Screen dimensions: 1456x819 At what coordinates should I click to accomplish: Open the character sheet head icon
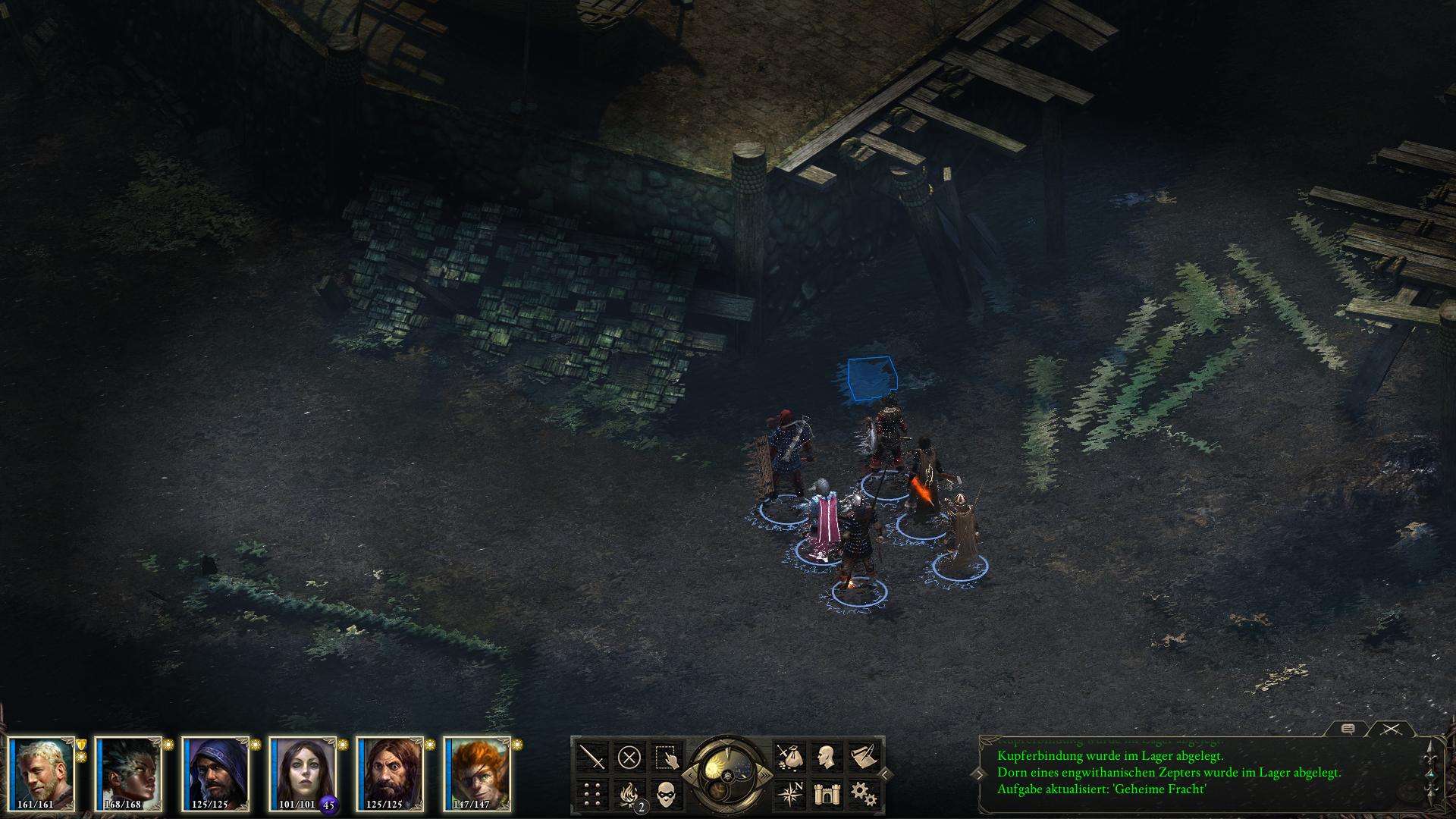826,757
